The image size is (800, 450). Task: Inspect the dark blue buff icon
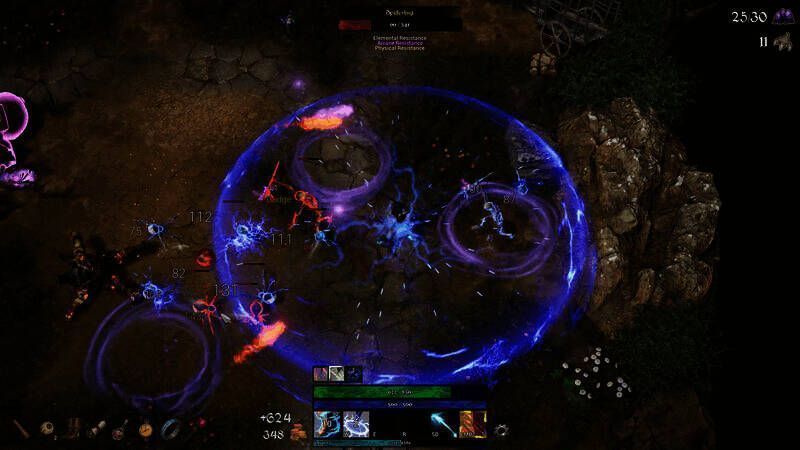coord(353,374)
